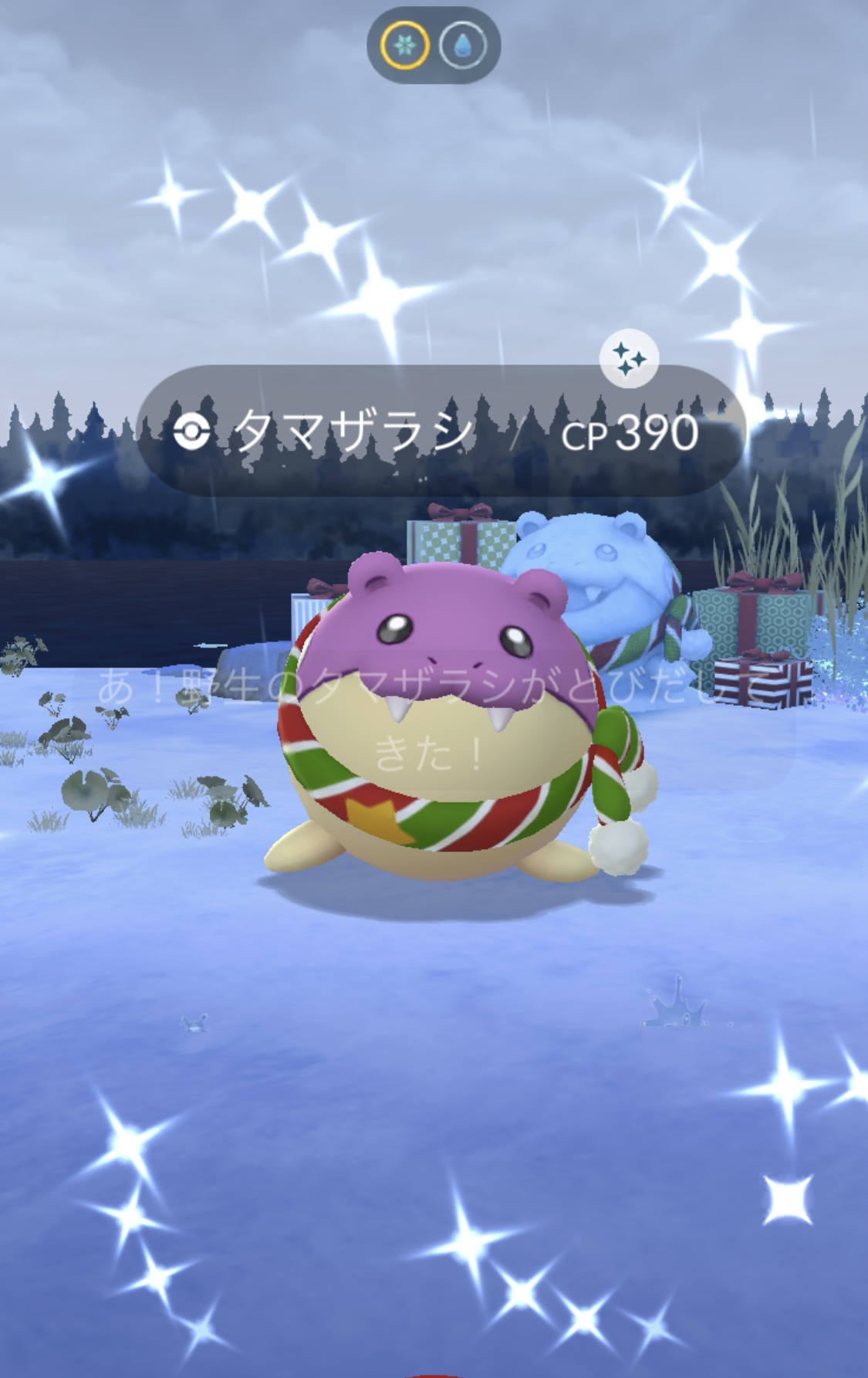This screenshot has width=868, height=1378.
Task: Select the タマザラシ CP 390 name plate
Action: [440, 432]
